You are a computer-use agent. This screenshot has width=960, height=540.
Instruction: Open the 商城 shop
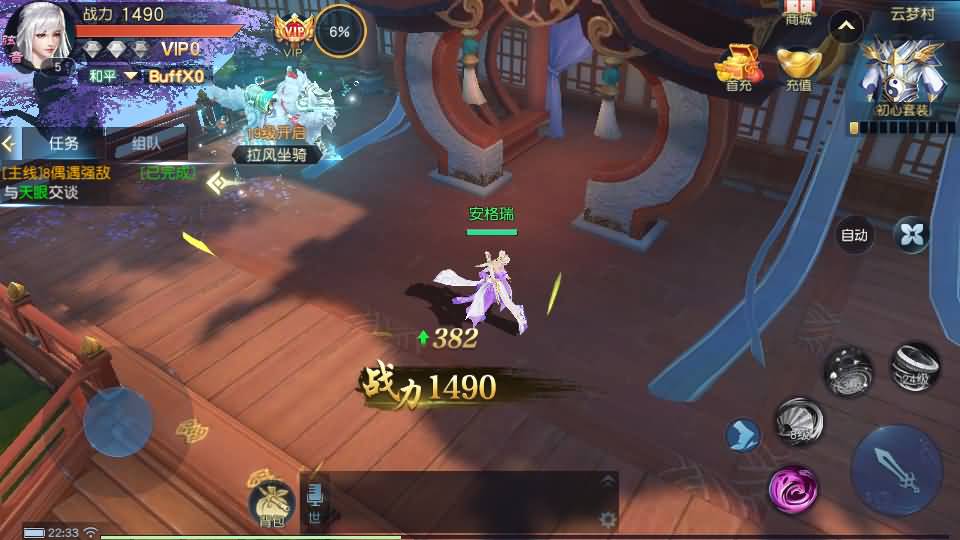799,12
